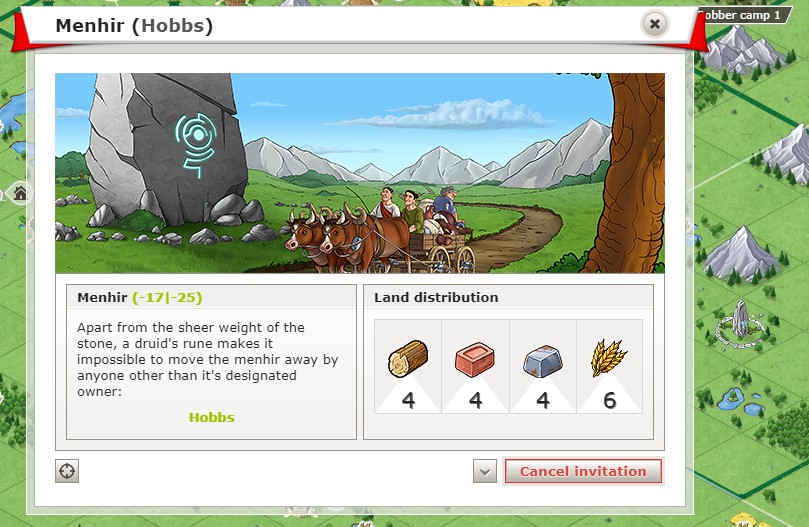The image size is (809, 527).
Task: Select the home icon at map edge
Action: (20, 193)
